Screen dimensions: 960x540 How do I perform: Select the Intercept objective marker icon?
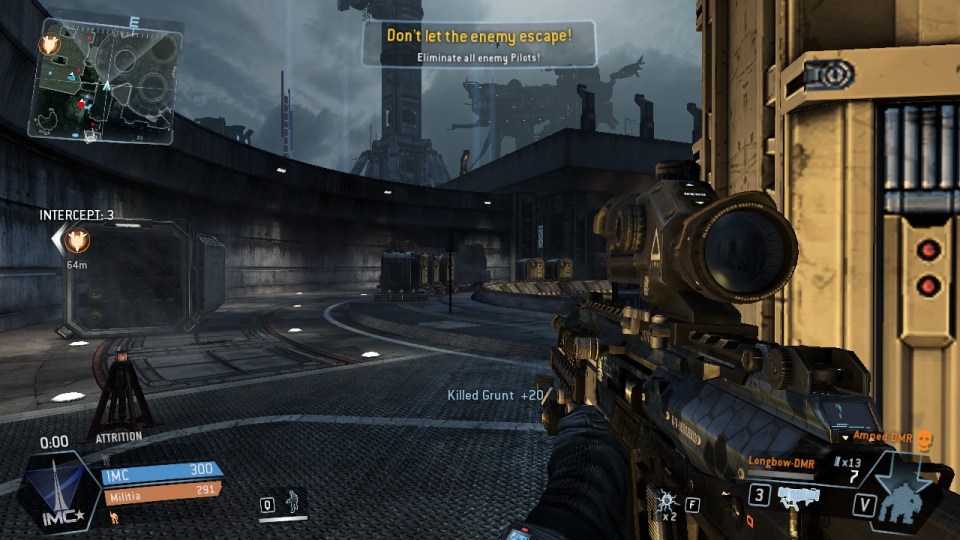76,240
